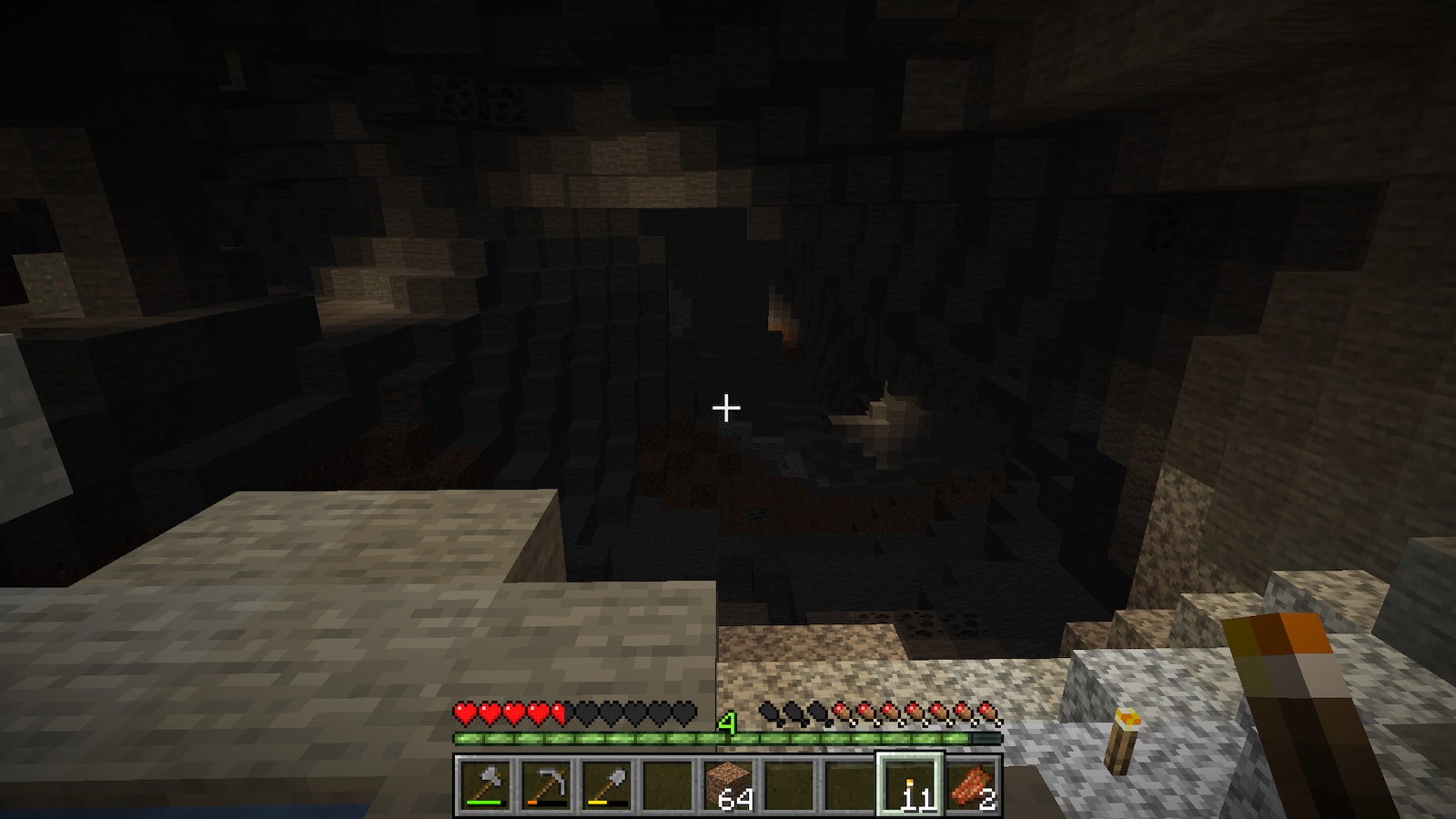Select the stack of 64 dirt blocks

728,784
